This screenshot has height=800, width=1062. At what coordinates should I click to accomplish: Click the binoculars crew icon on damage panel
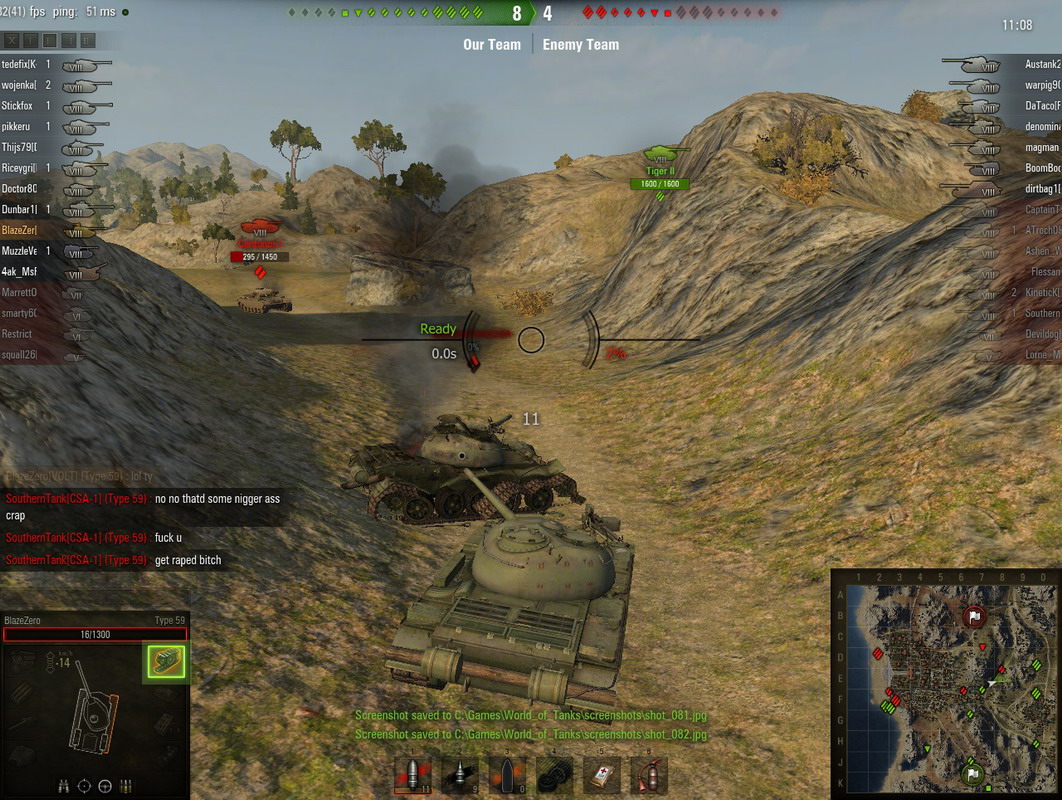coord(63,785)
